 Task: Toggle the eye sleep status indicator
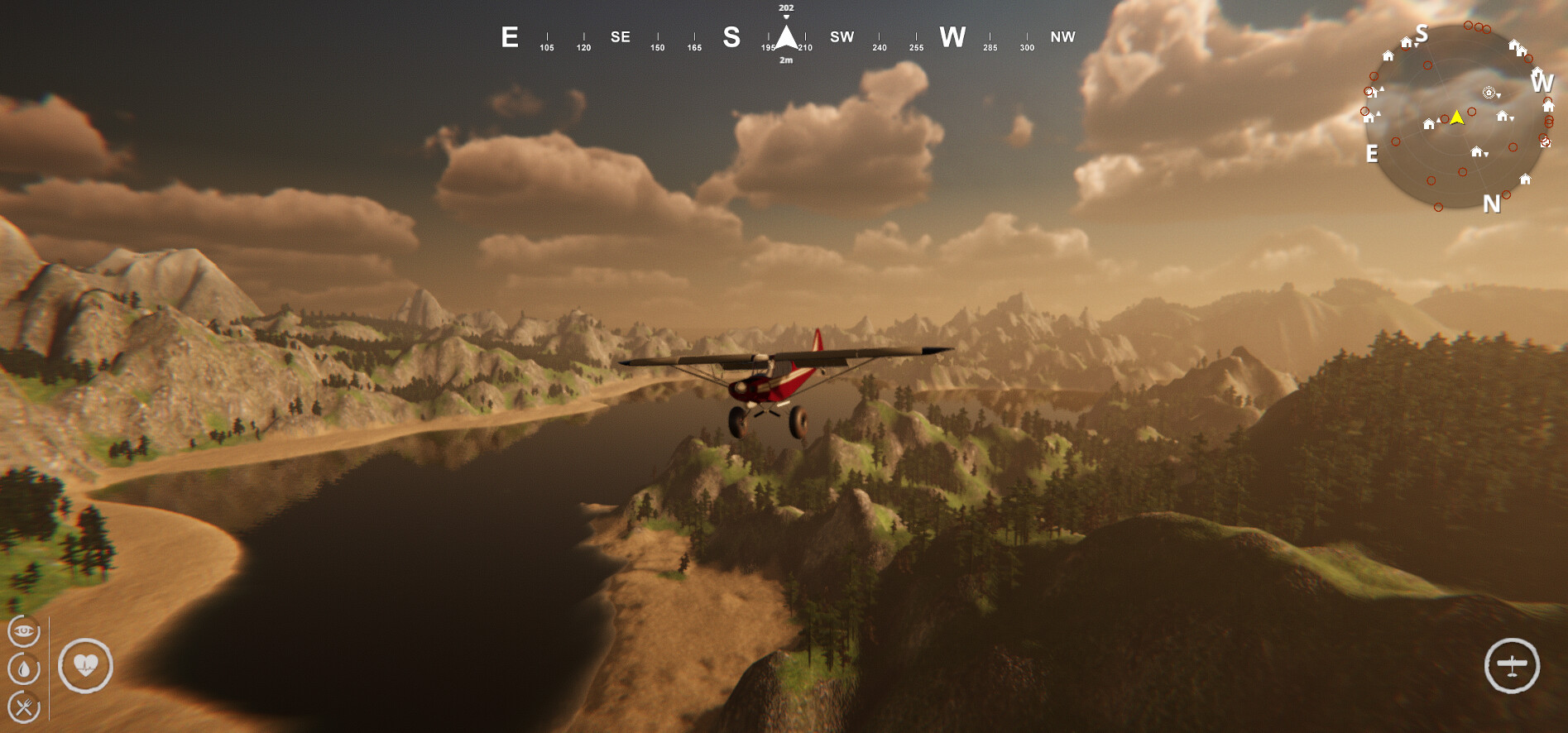click(24, 631)
